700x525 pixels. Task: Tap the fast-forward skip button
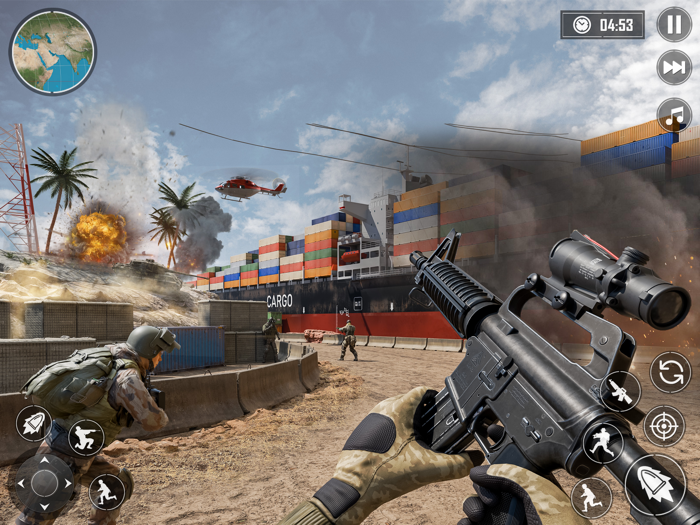click(674, 68)
